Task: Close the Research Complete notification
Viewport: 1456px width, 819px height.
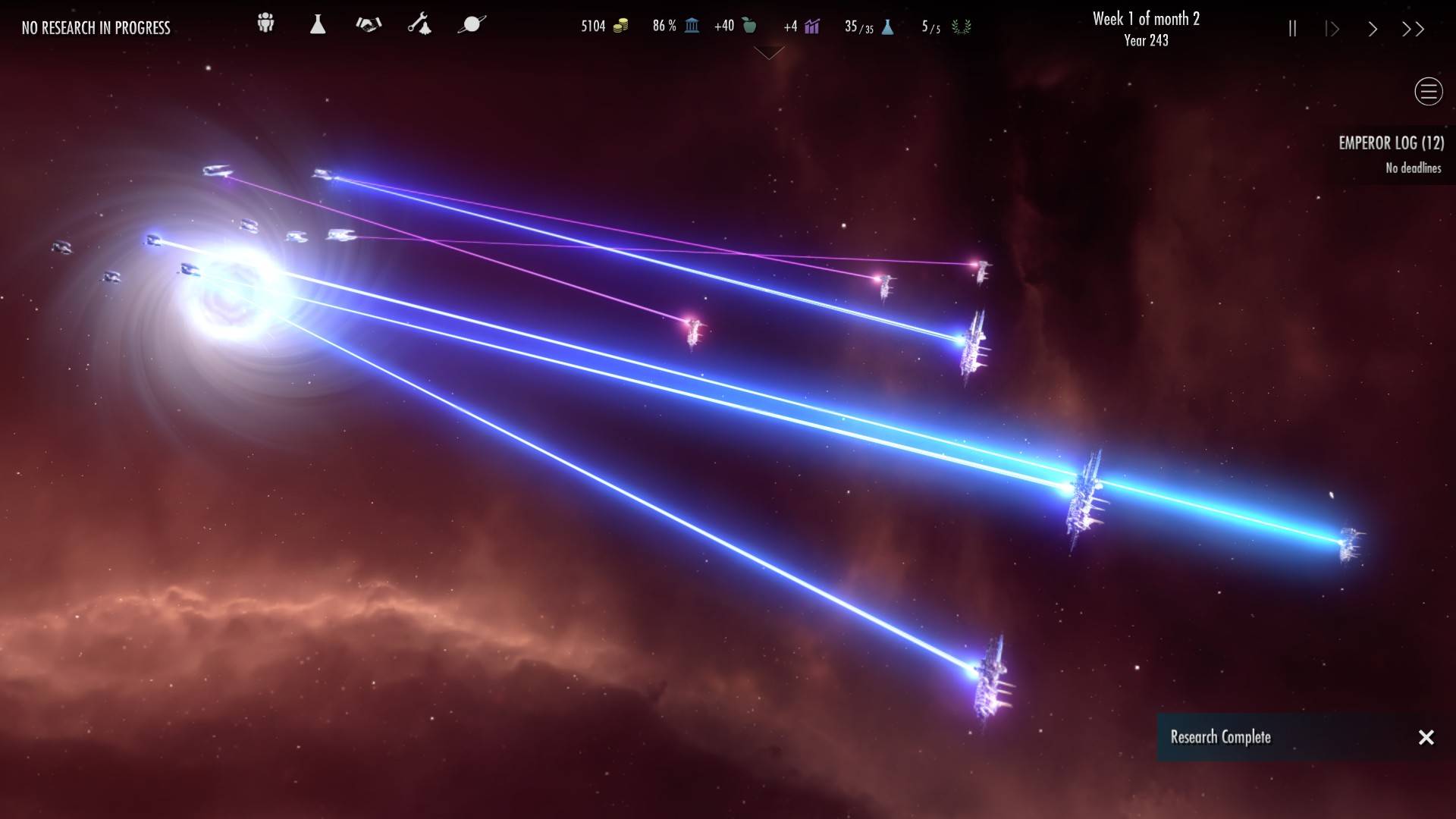Action: click(x=1426, y=737)
